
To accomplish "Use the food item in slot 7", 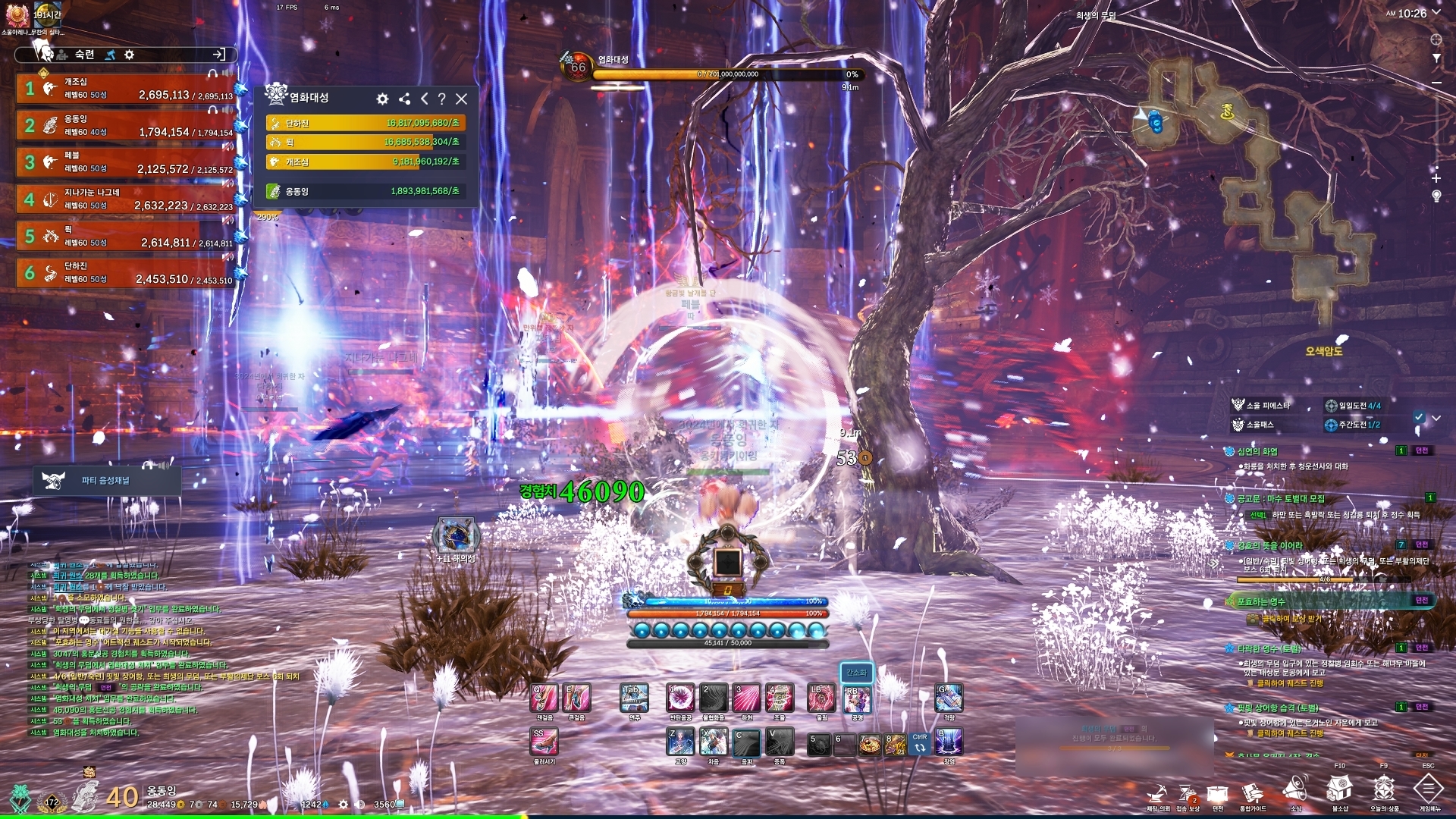I will 870,743.
